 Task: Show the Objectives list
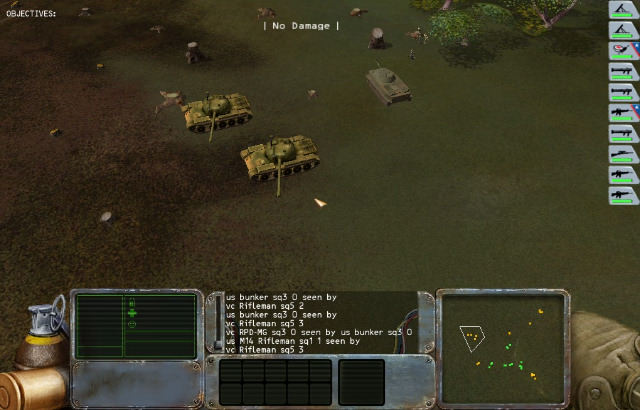[31, 14]
